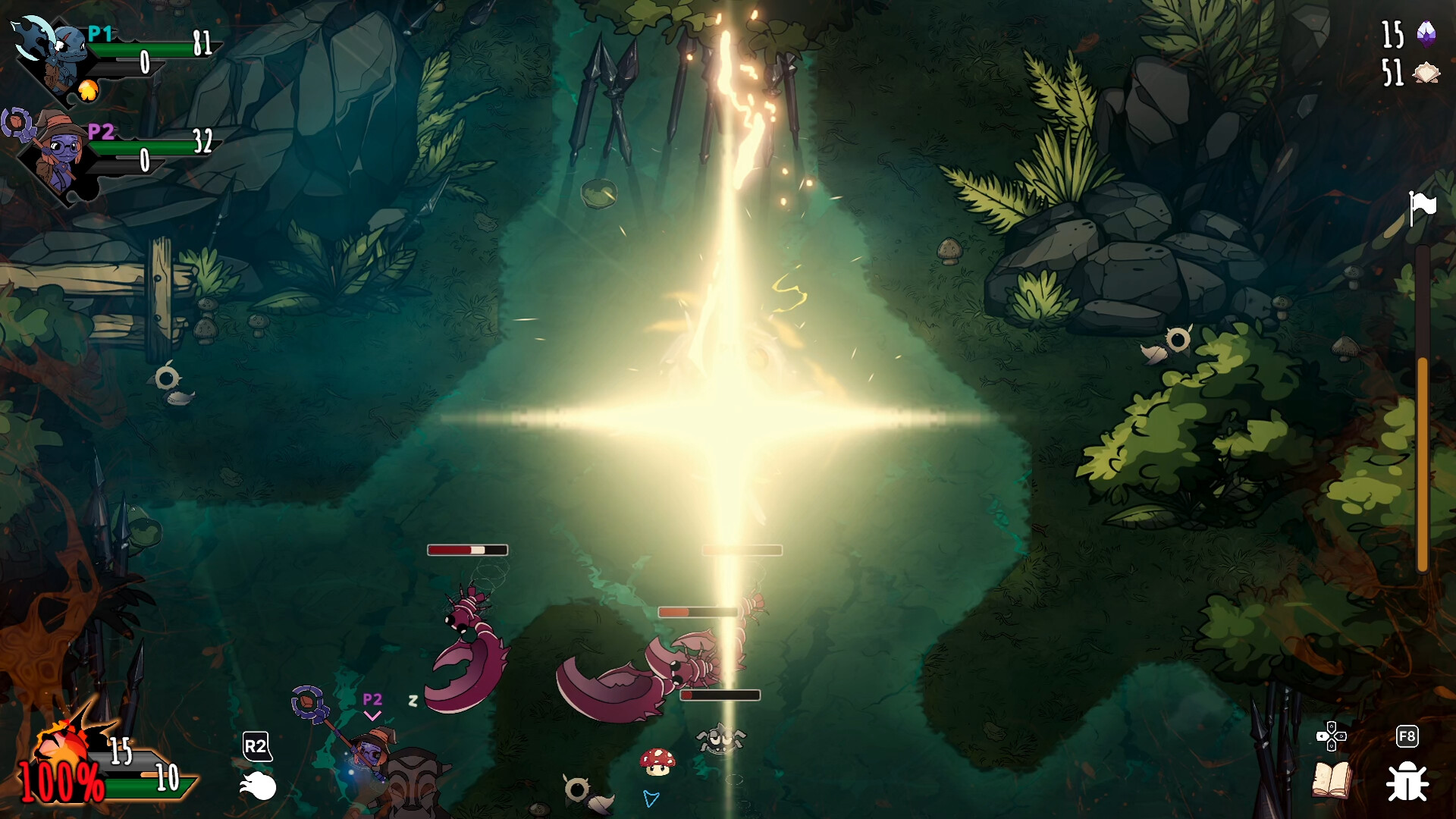This screenshot has width=1456, height=819.
Task: Click the P2 marker above the wizard character
Action: click(x=372, y=699)
